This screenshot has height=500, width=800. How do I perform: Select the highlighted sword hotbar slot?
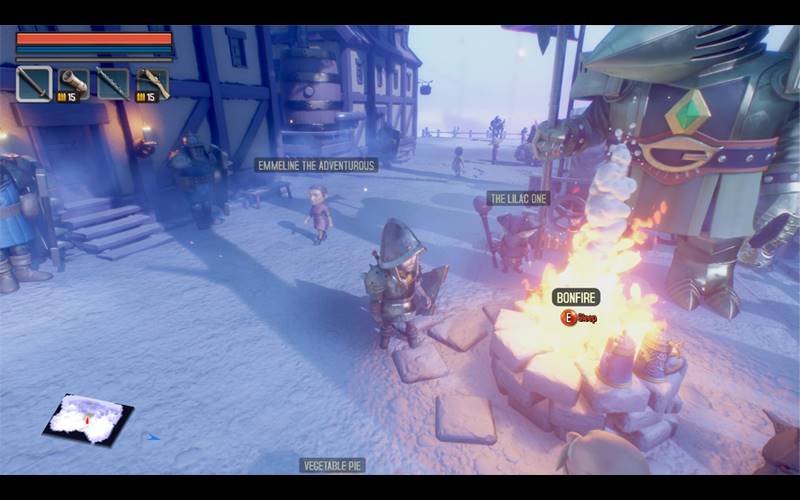pyautogui.click(x=34, y=84)
